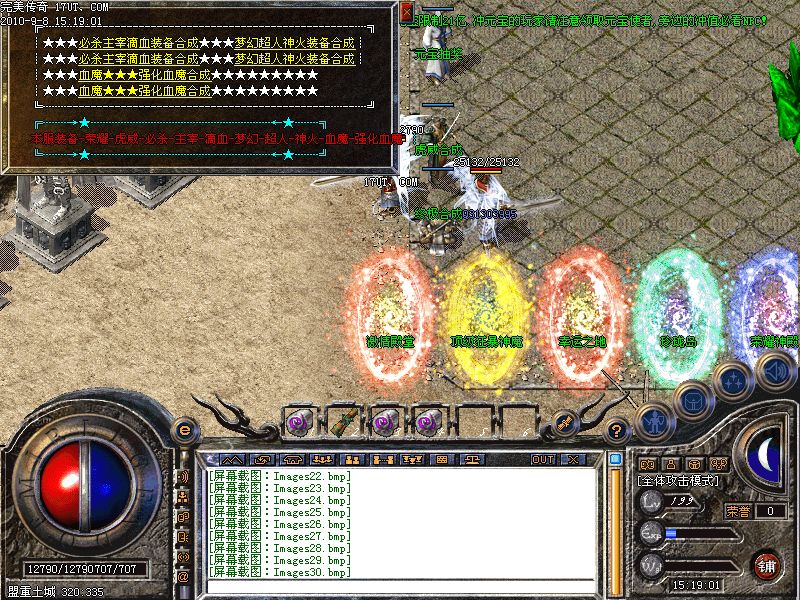Screen dimensions: 800x600
Task: Click the OUT button above chat
Action: [x=543, y=459]
